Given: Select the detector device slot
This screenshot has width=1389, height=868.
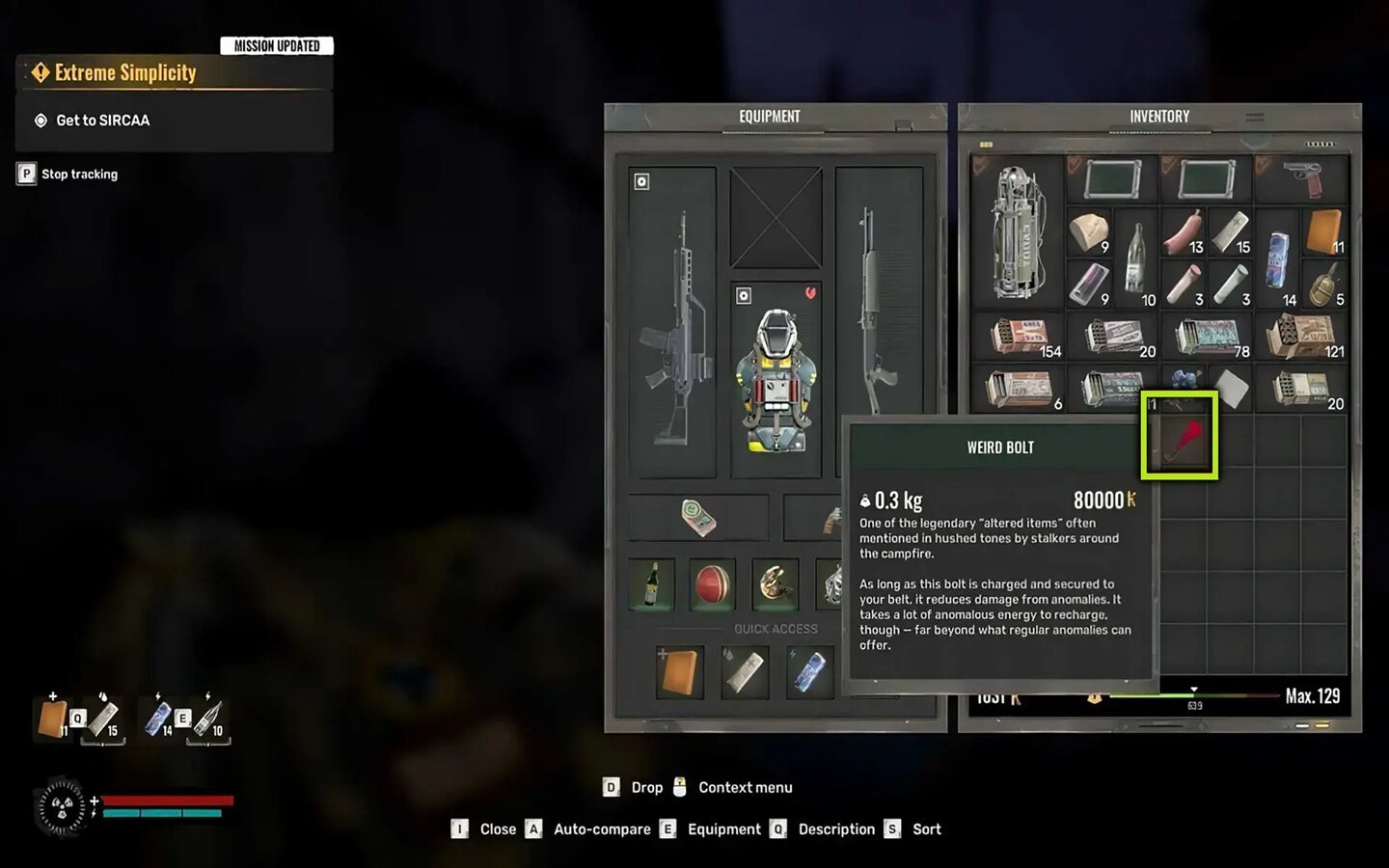Looking at the screenshot, I should coord(698,517).
